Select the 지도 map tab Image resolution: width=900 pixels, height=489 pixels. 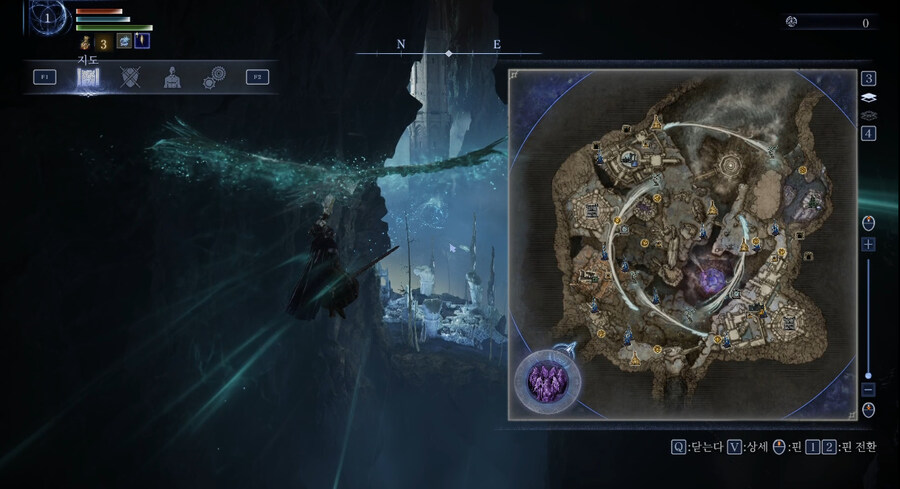tap(88, 78)
